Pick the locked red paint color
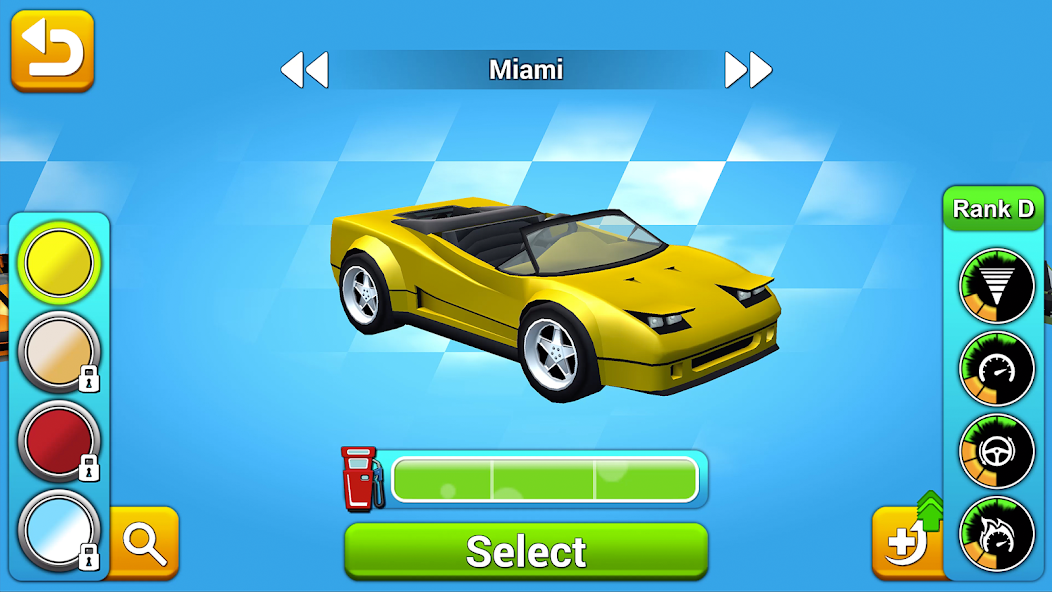Screen dimensions: 1052x592 pyautogui.click(x=59, y=439)
